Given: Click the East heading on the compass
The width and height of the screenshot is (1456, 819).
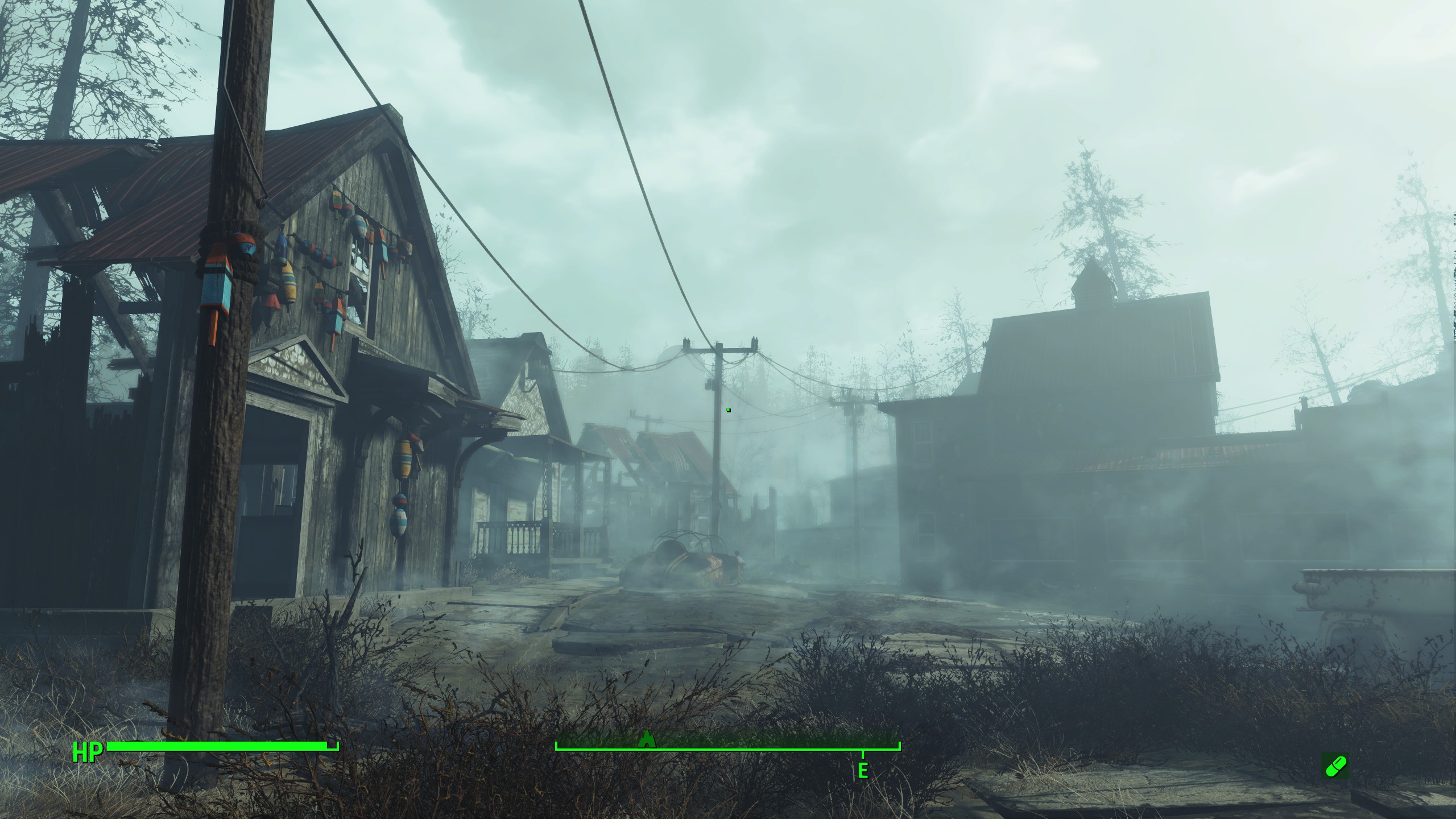Looking at the screenshot, I should [863, 771].
